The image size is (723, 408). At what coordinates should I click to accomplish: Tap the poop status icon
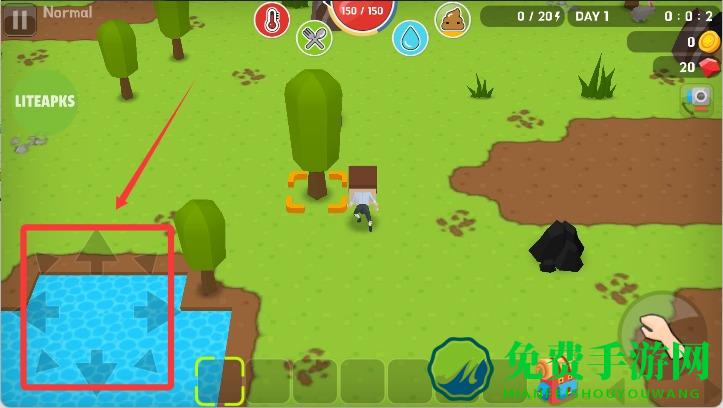[x=453, y=19]
